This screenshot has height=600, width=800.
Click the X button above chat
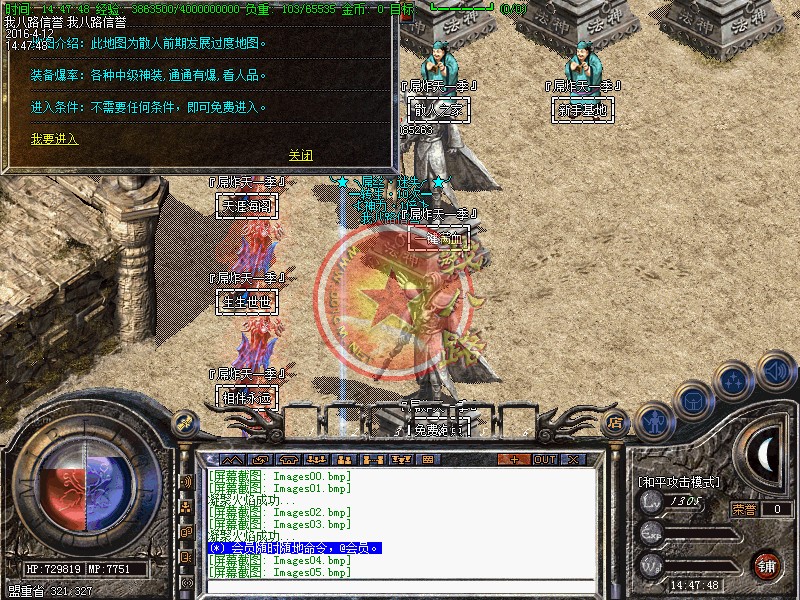click(573, 459)
